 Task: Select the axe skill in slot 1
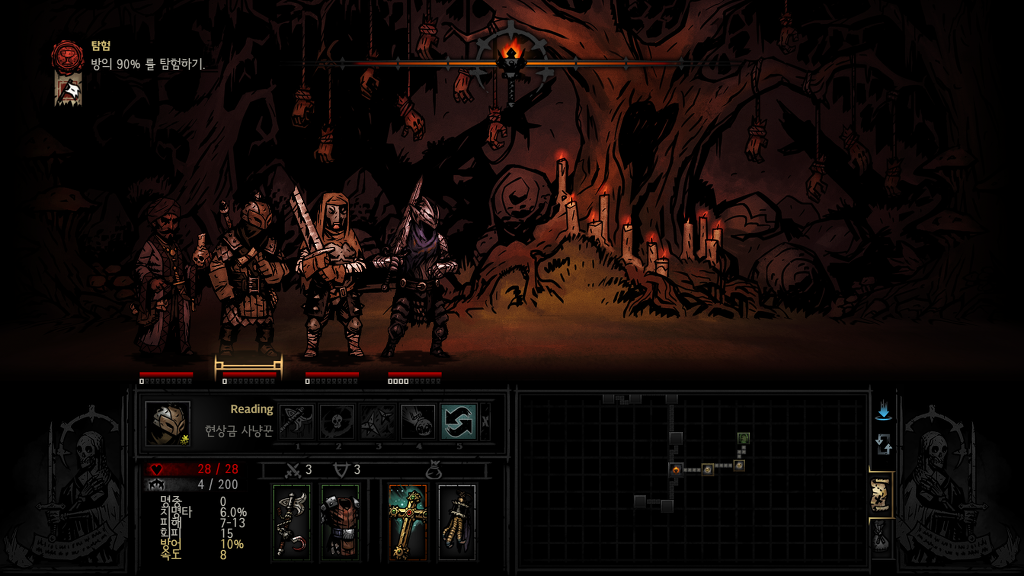[297, 421]
